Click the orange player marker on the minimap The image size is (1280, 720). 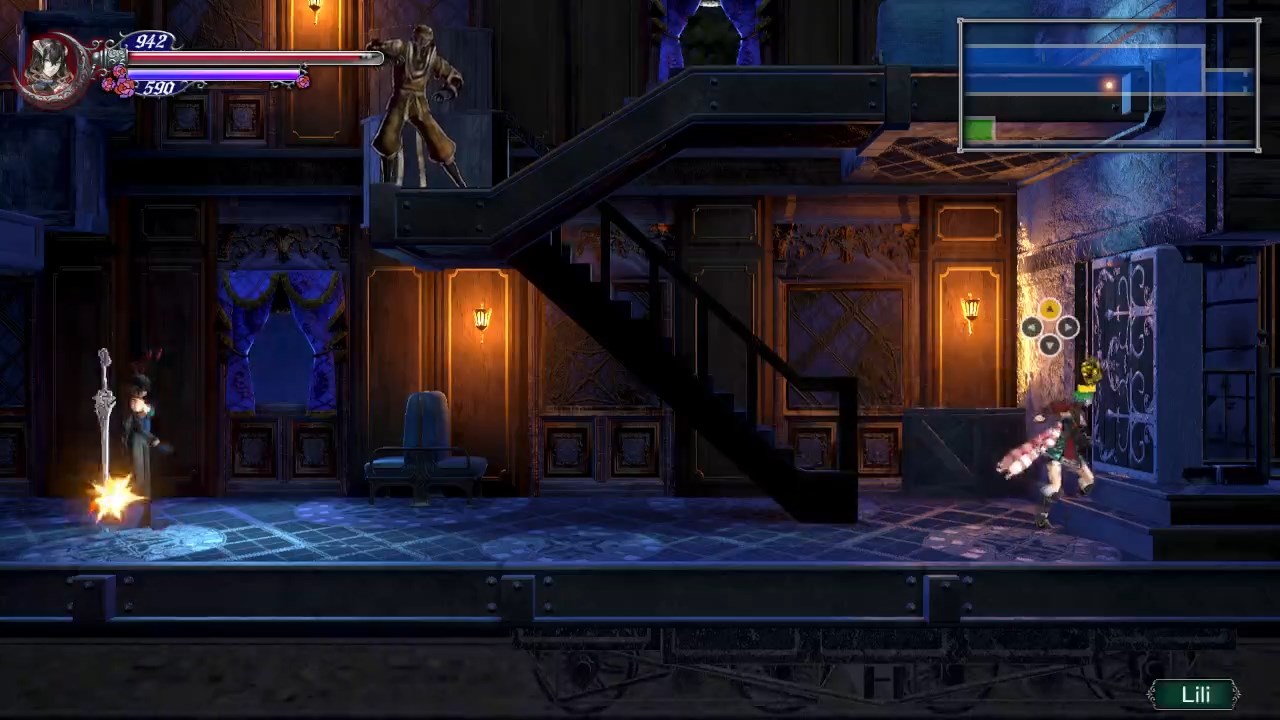[x=1110, y=86]
